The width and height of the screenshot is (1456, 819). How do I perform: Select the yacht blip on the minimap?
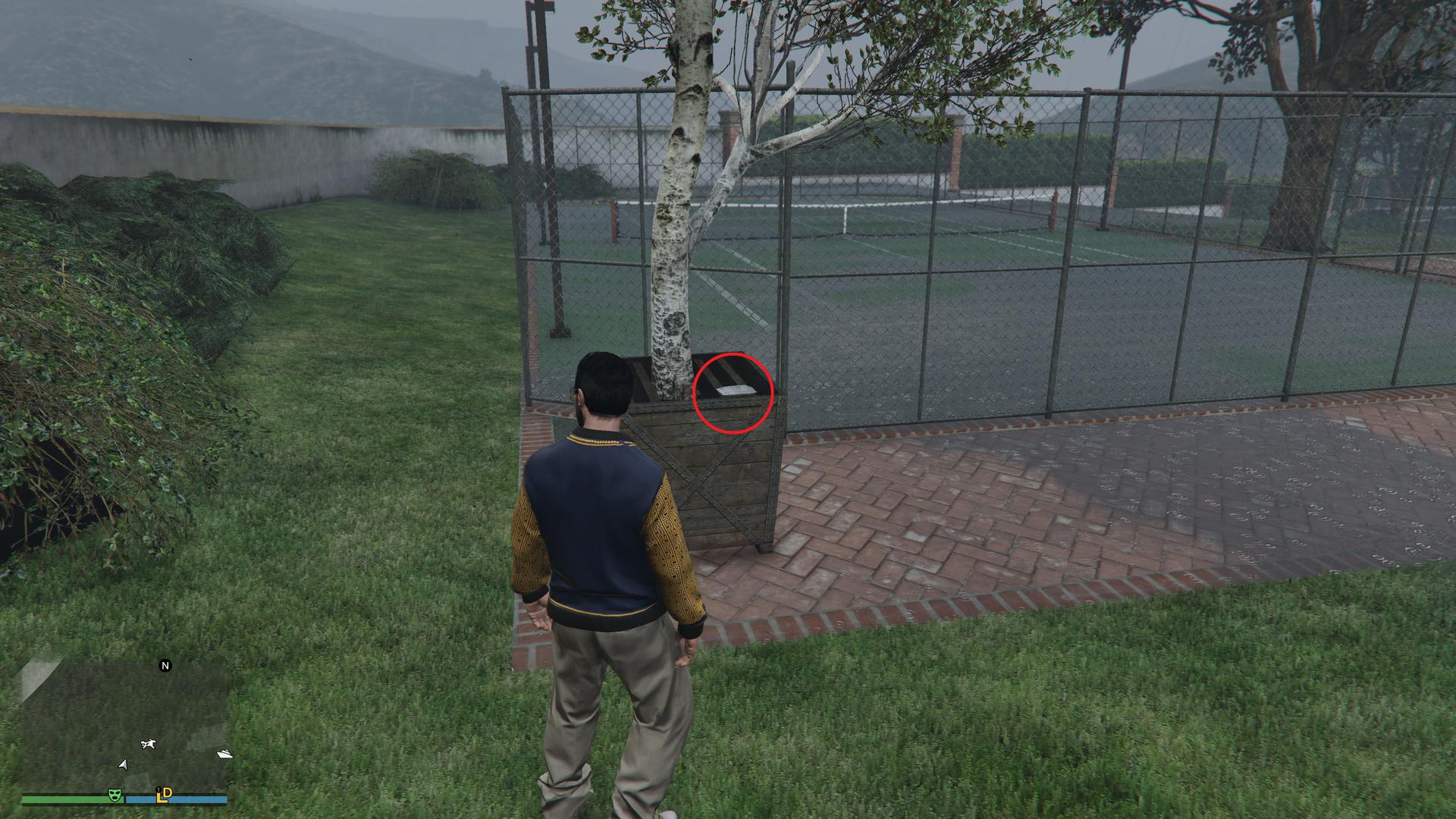click(x=224, y=754)
